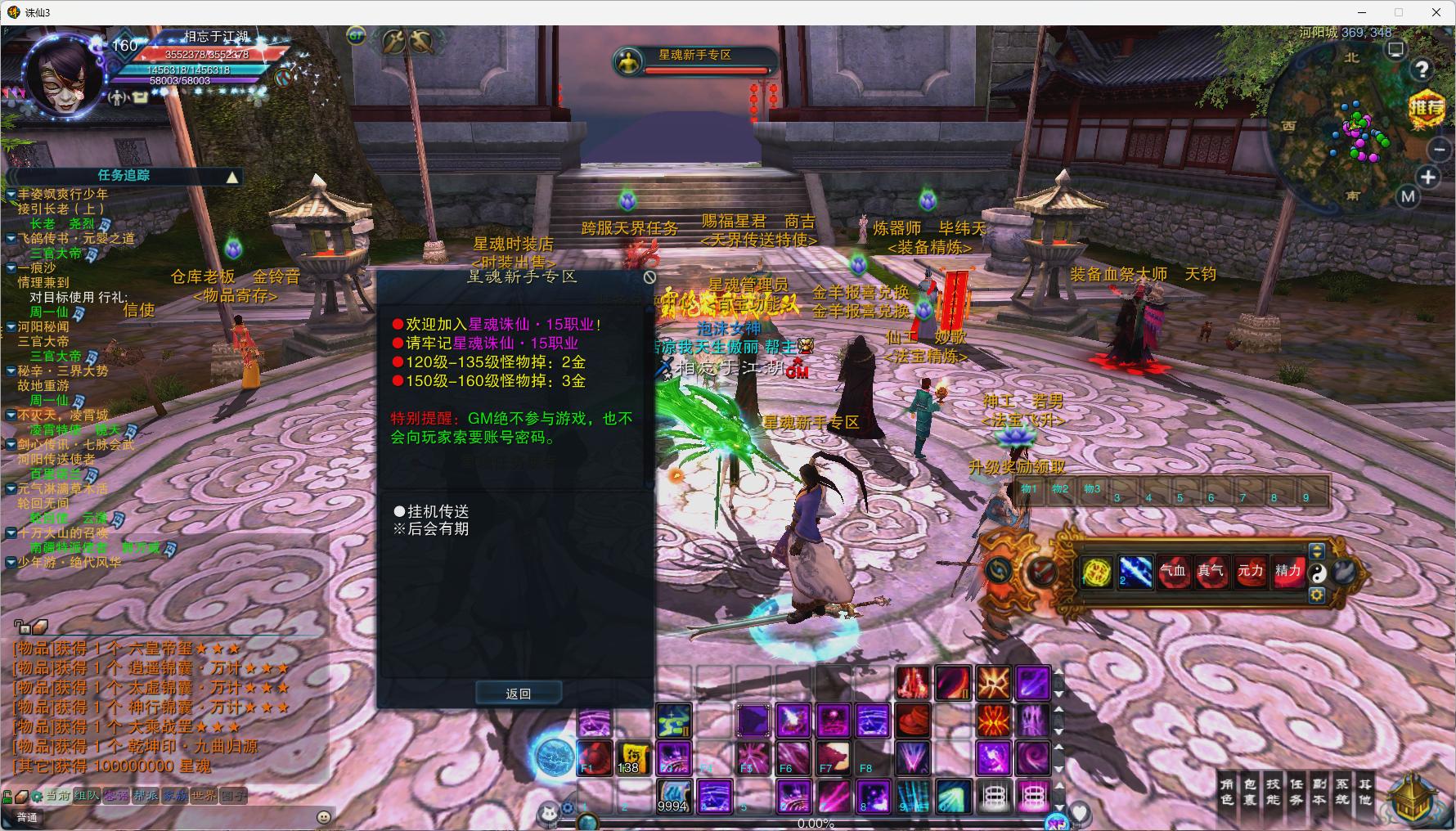Use the 精力 potion slot
The image size is (1456, 831).
[x=1287, y=572]
